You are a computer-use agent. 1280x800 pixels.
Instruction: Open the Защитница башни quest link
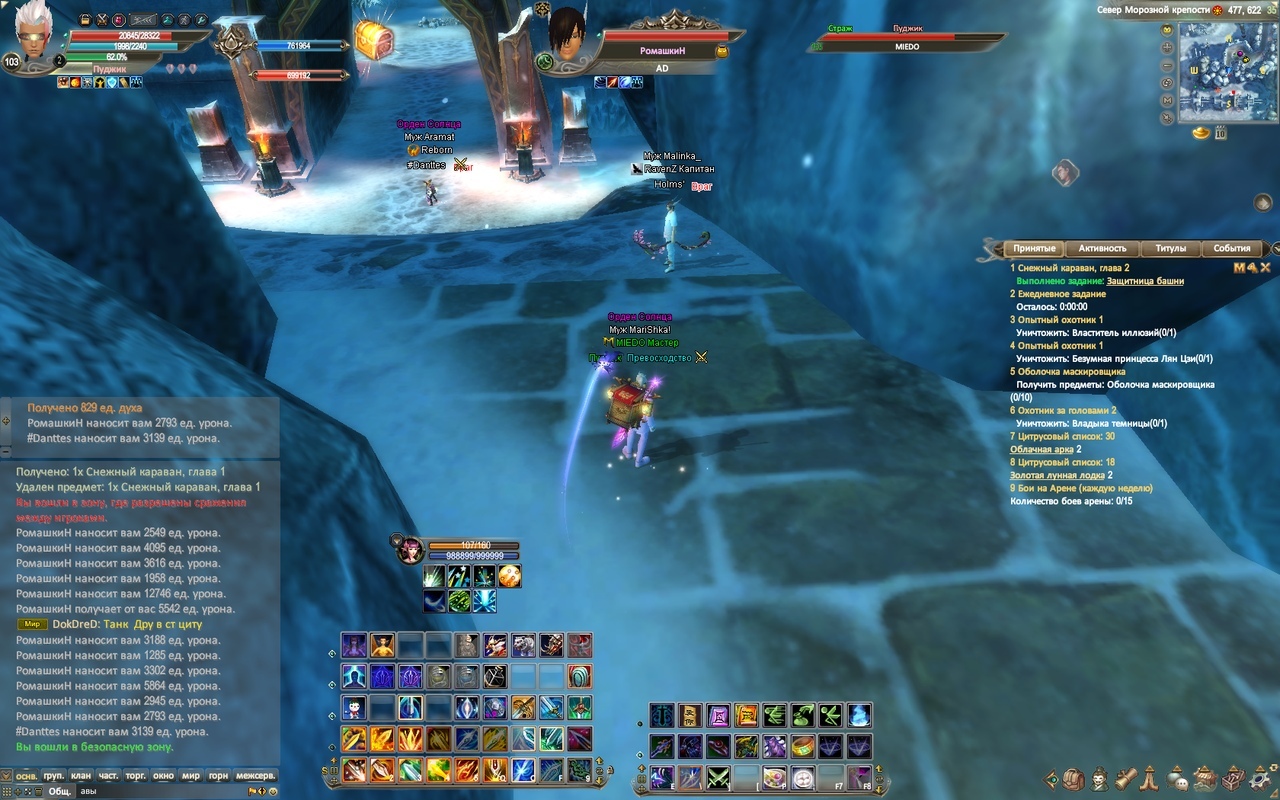click(1145, 281)
